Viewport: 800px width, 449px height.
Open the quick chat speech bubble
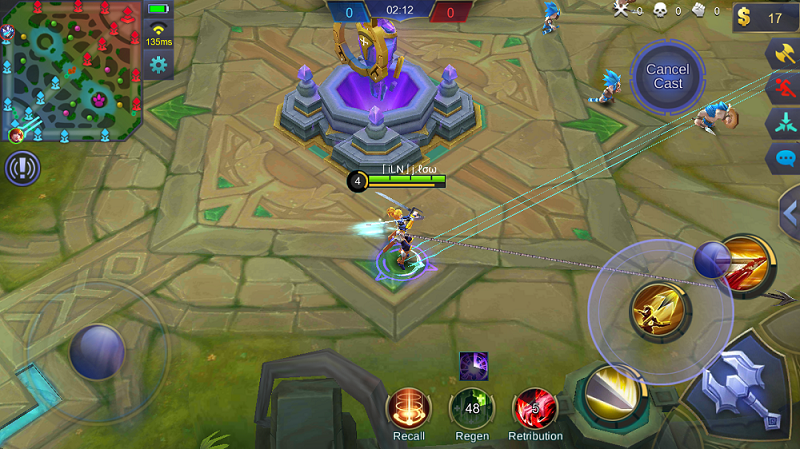(x=783, y=158)
